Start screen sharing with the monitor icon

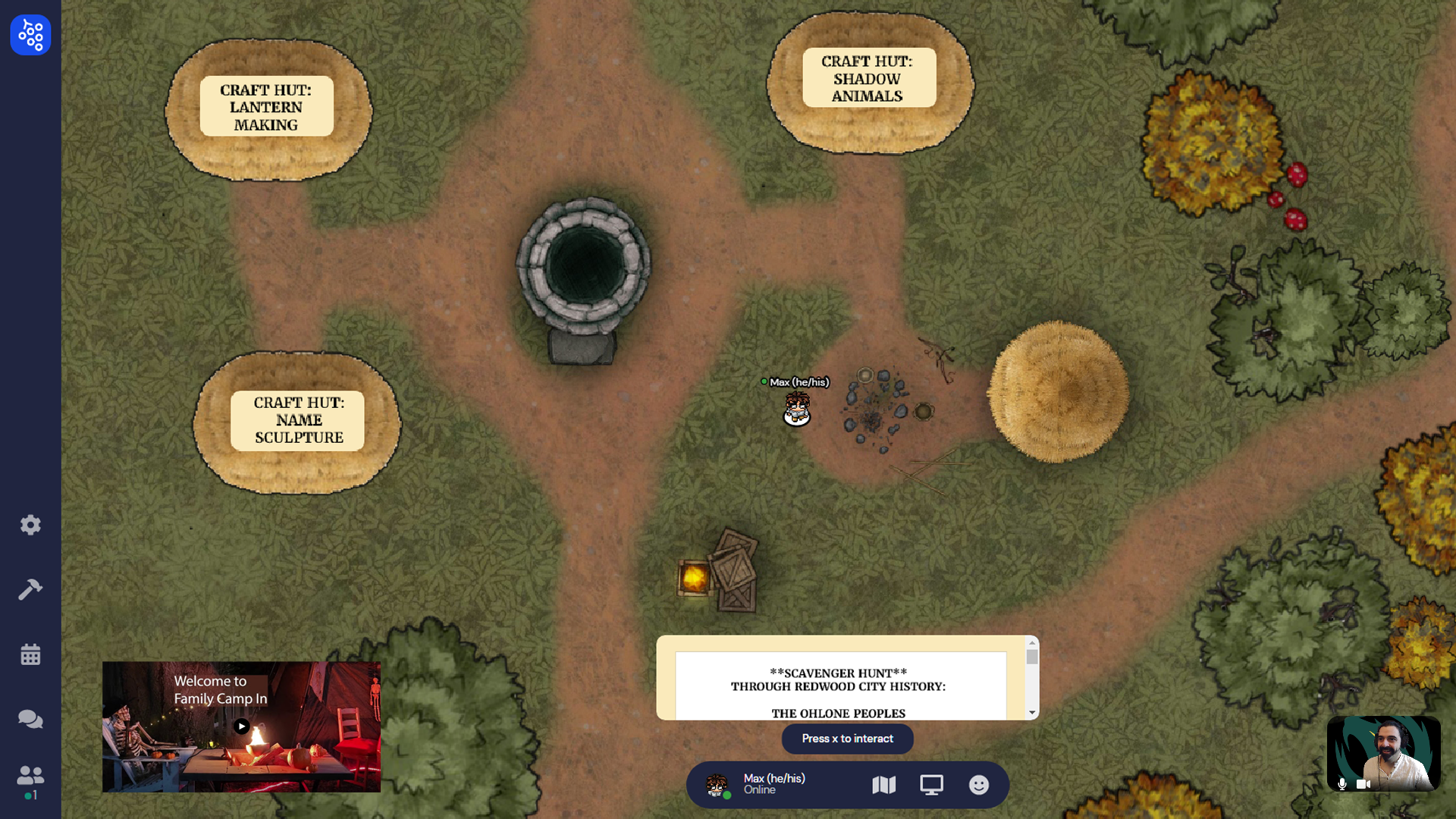pos(931,785)
